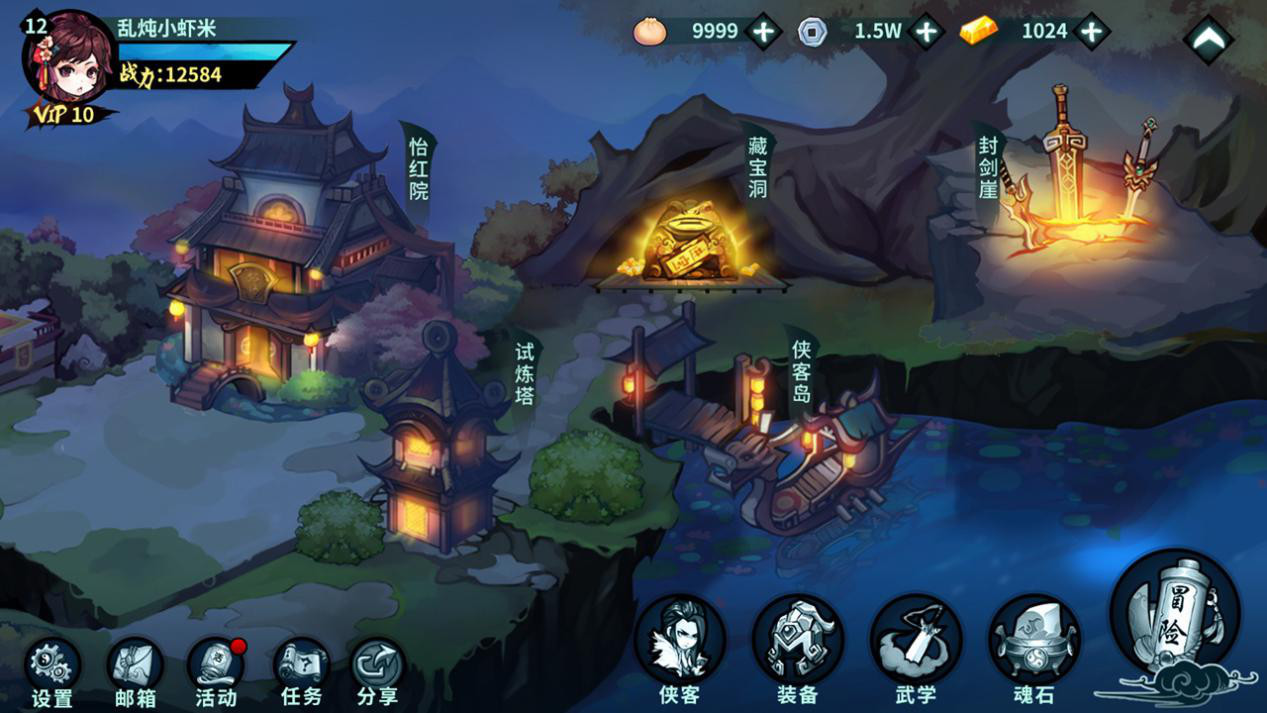
Task: Open the 装备 equipment menu
Action: click(x=798, y=642)
